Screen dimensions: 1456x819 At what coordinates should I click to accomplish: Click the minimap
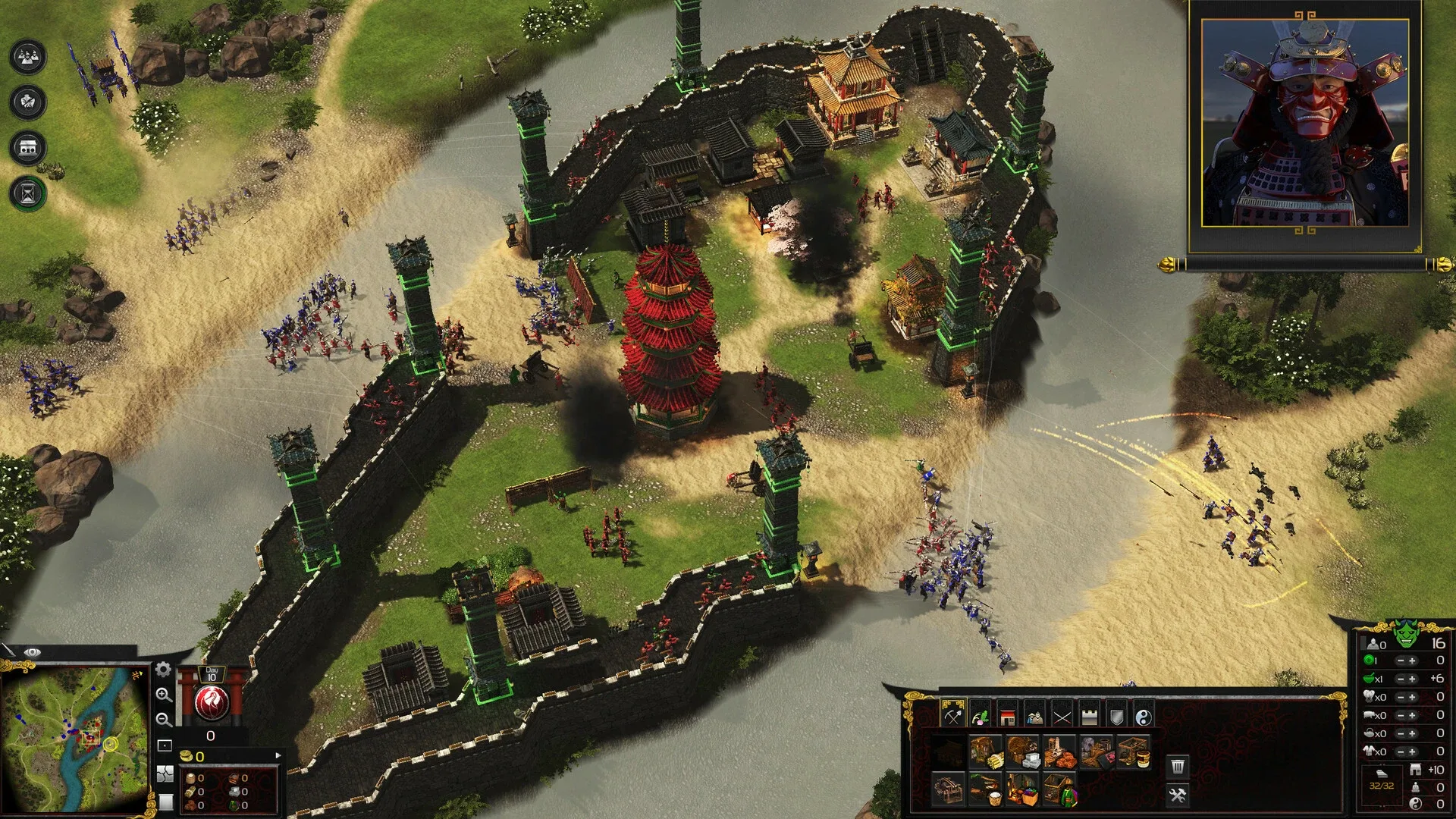click(x=74, y=737)
